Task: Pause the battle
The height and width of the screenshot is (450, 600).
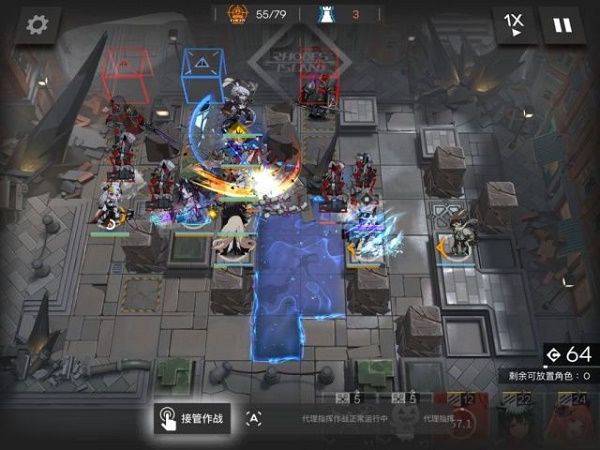Action: (x=564, y=25)
